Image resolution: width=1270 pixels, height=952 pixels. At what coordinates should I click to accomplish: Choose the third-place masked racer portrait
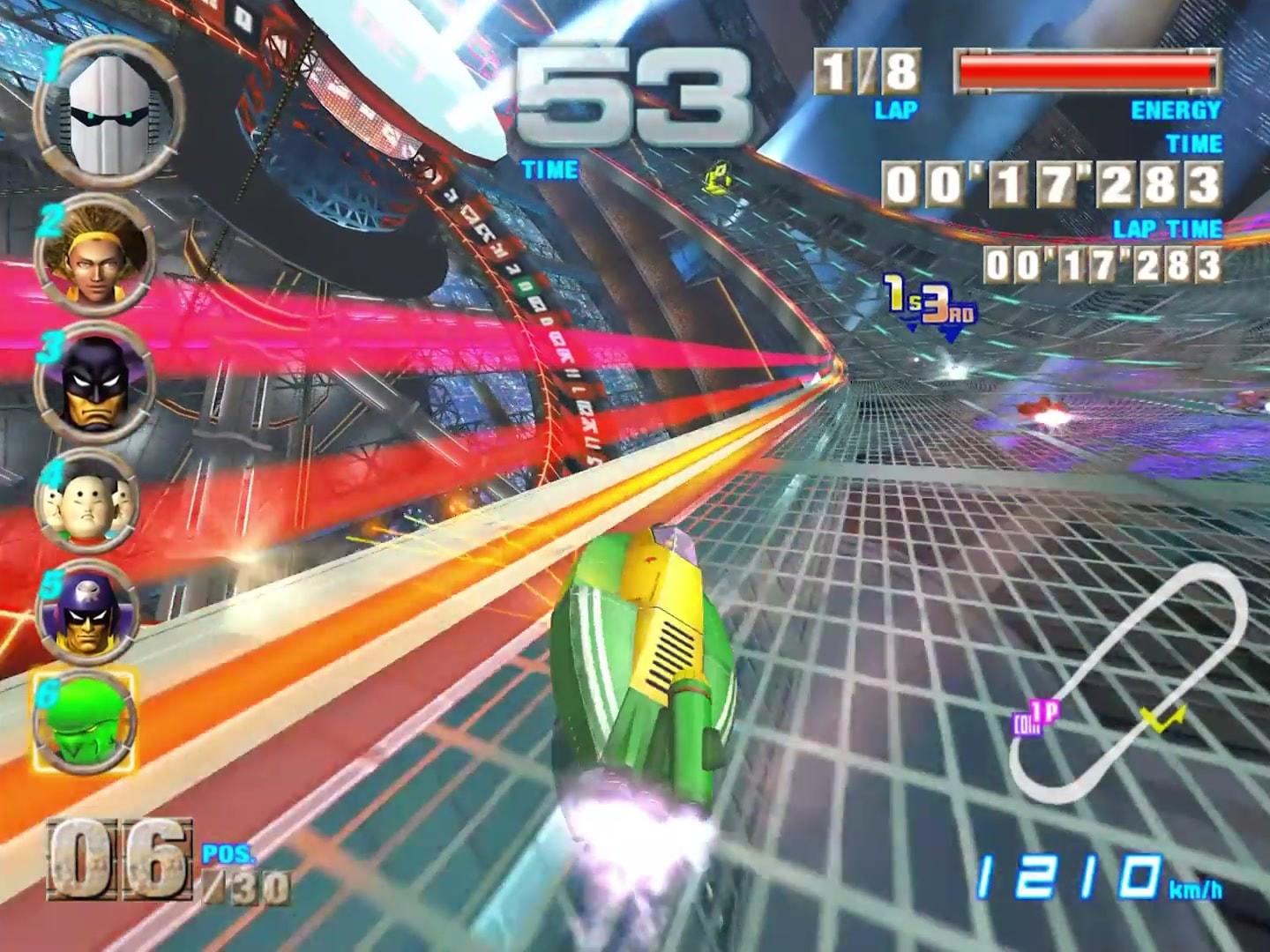coord(94,382)
